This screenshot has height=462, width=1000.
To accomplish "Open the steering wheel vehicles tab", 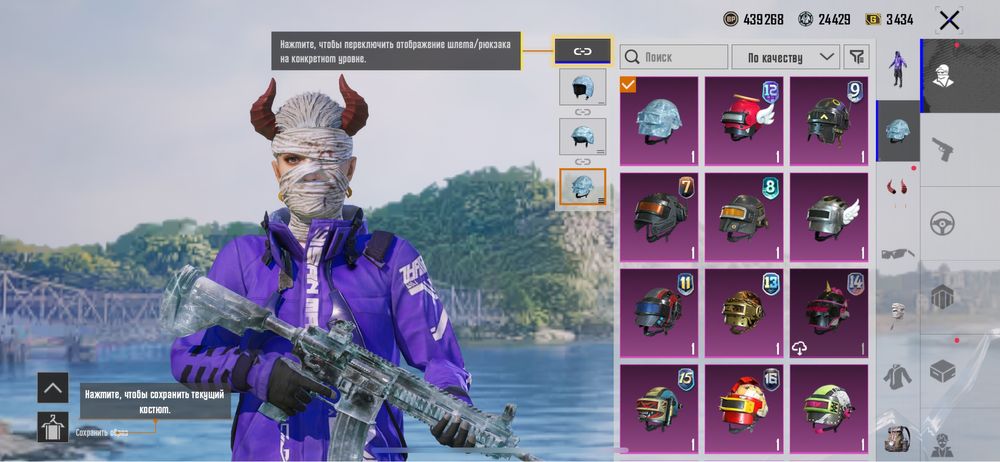I will pos(942,224).
